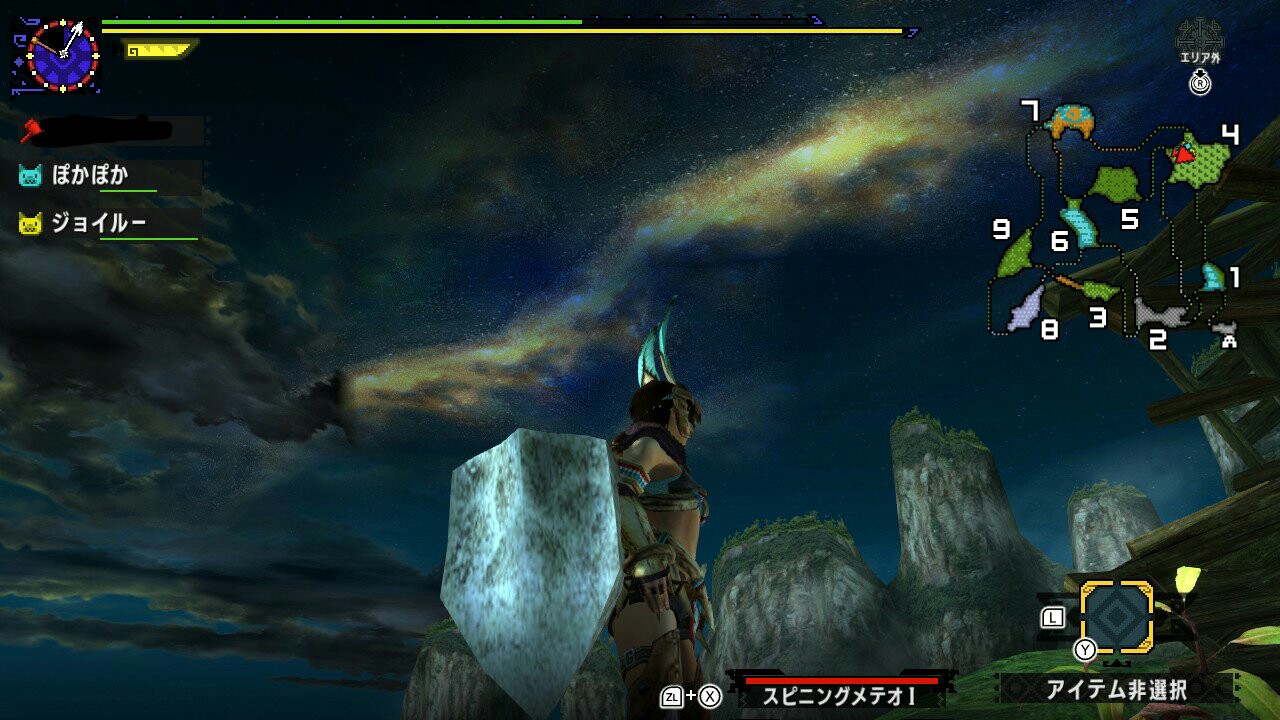Choose area 5 on the minimap
Viewport: 1280px width, 720px height.
pyautogui.click(x=1115, y=183)
